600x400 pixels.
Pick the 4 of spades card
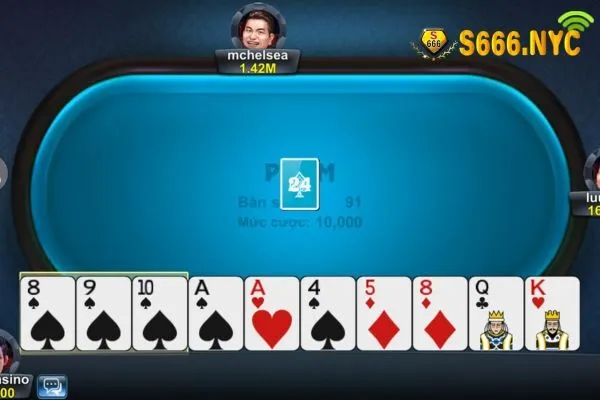click(x=327, y=313)
